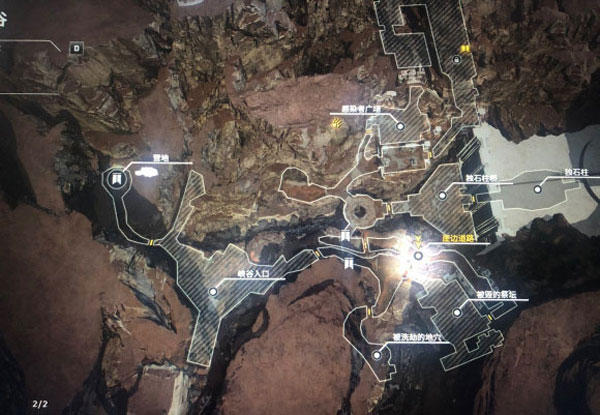
Task: Select the 被毁的祭坛 location node
Action: 458,313
